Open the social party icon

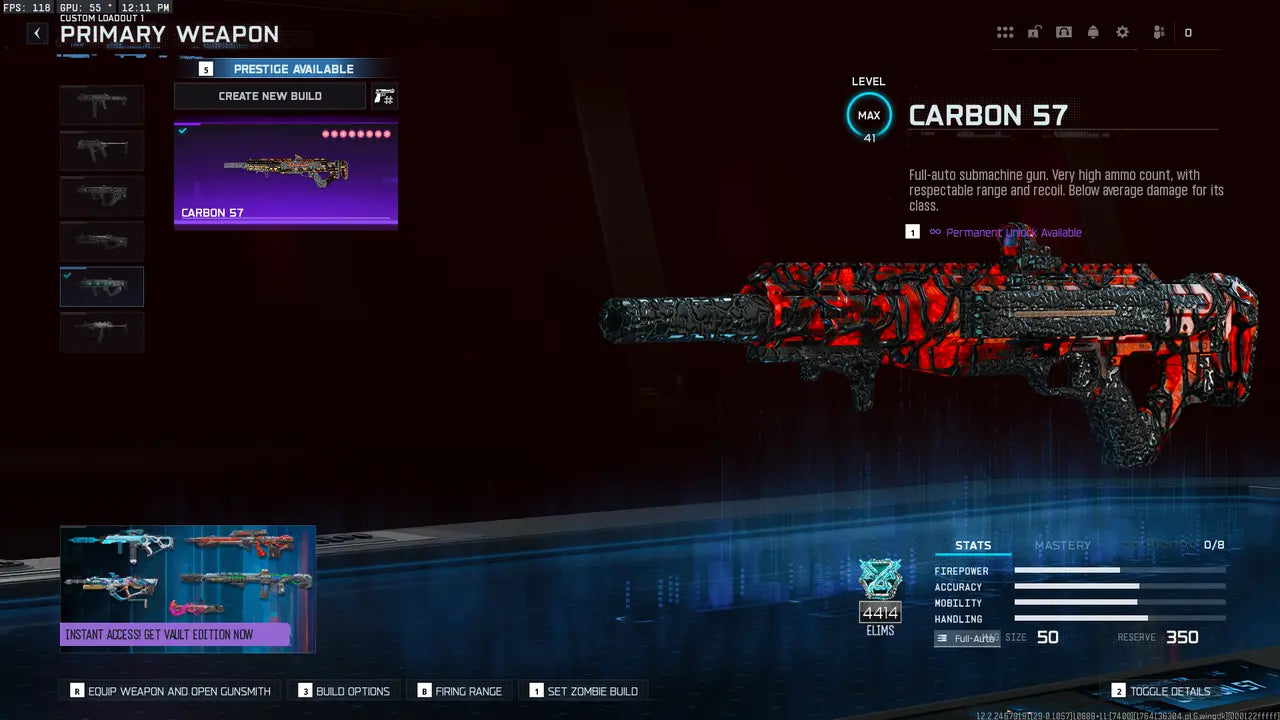click(1159, 33)
